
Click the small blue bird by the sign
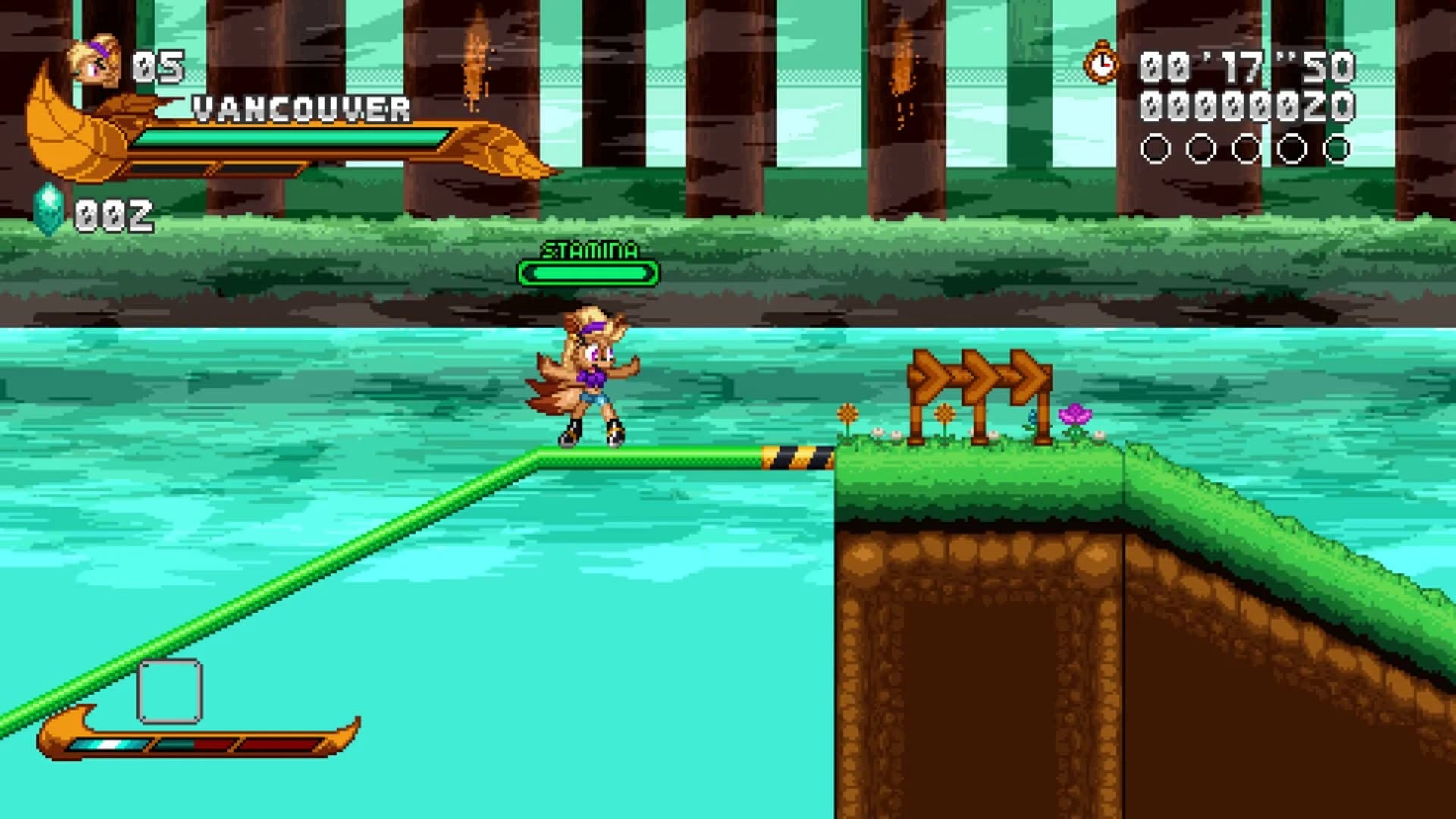pyautogui.click(x=1033, y=418)
